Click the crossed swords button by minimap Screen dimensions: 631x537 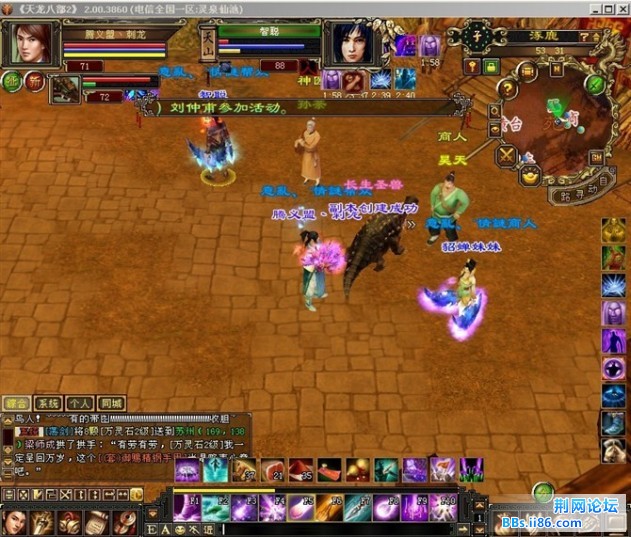click(x=506, y=155)
